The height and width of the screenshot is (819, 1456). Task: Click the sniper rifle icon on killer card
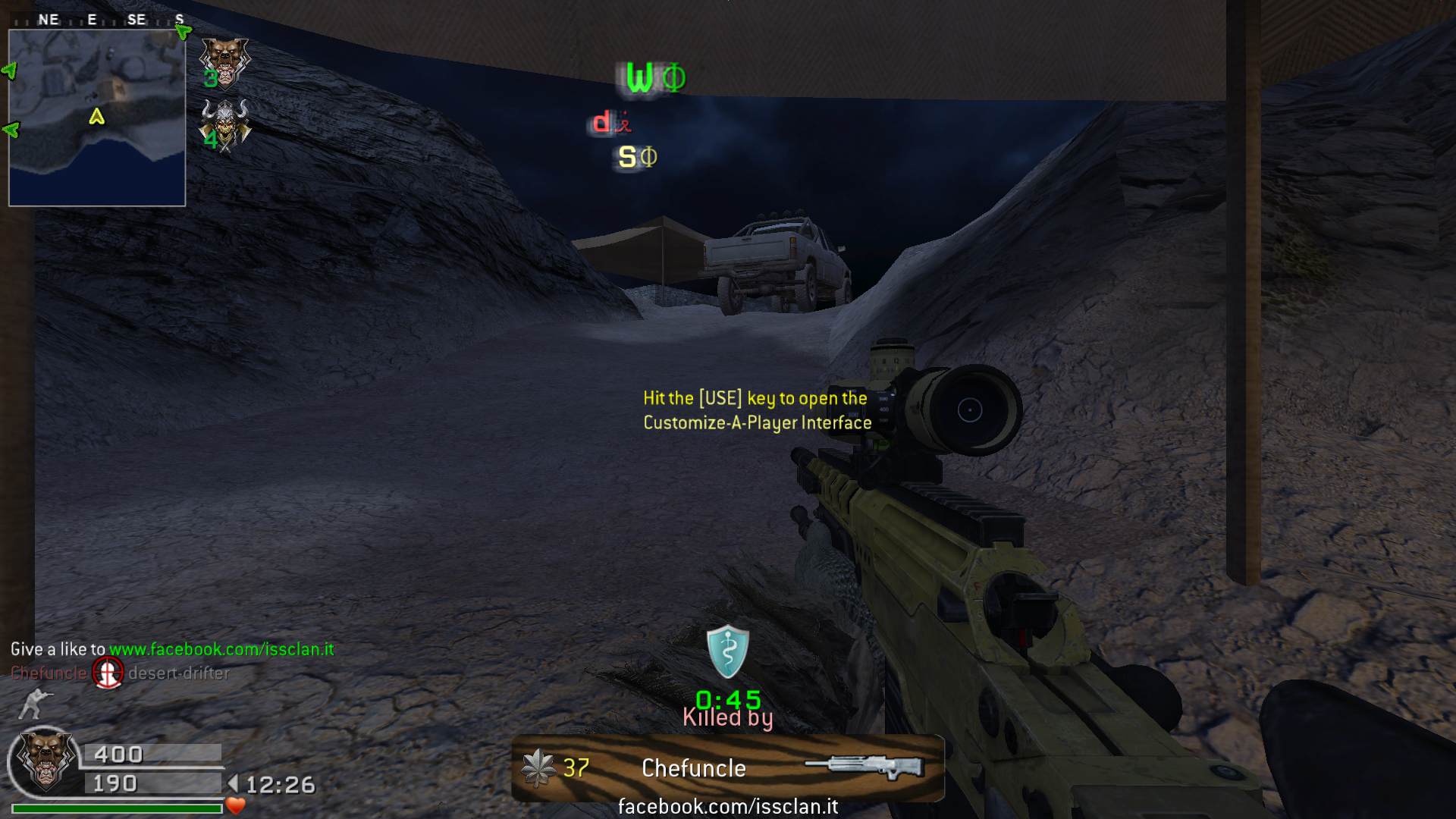click(x=864, y=766)
